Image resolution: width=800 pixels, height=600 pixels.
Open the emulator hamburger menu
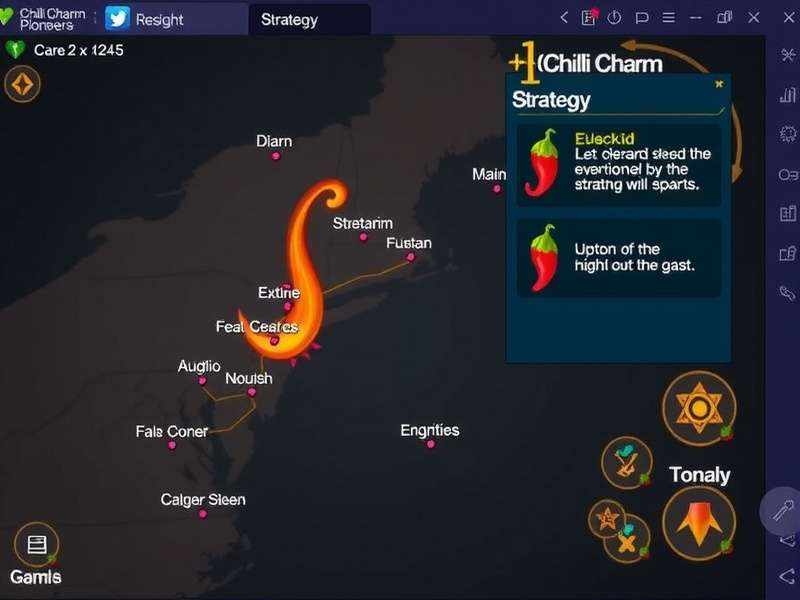point(667,17)
